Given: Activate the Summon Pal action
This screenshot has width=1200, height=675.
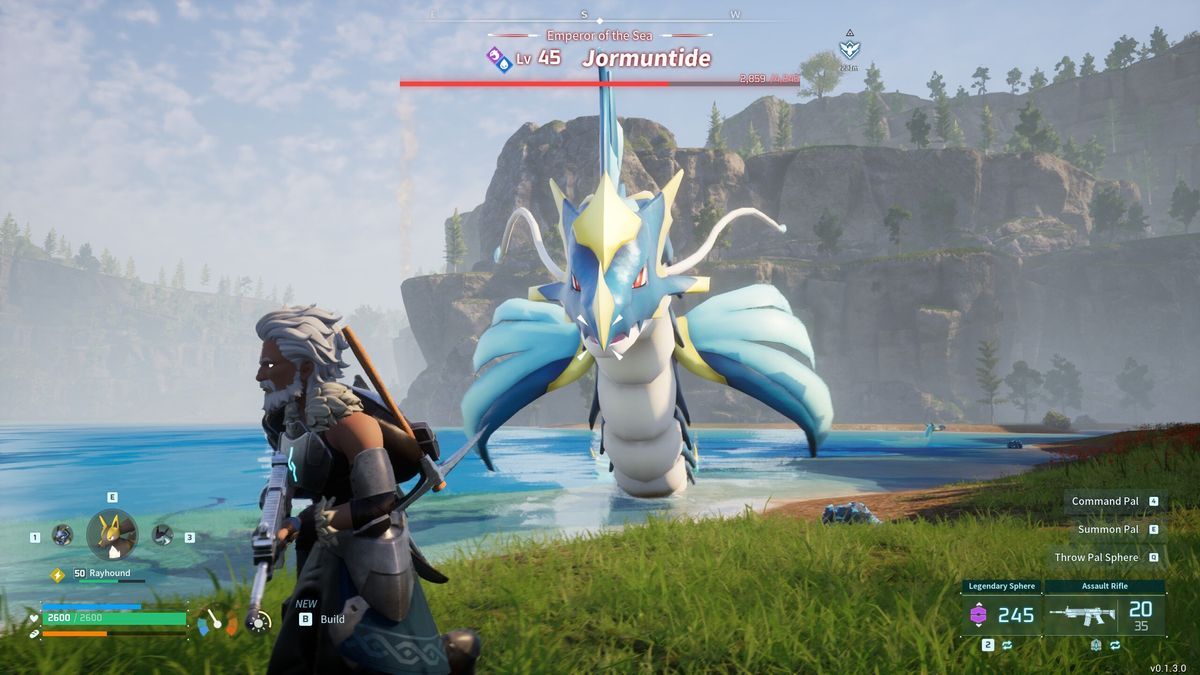Looking at the screenshot, I should point(1108,529).
